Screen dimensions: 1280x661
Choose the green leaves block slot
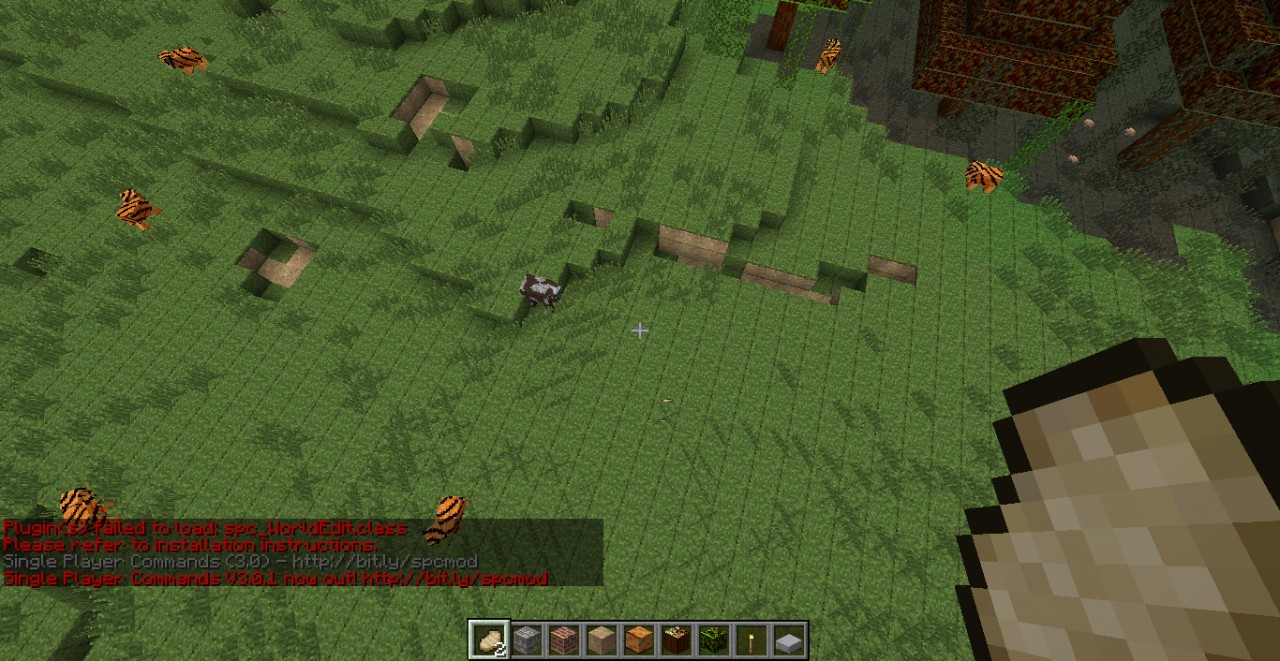(714, 639)
